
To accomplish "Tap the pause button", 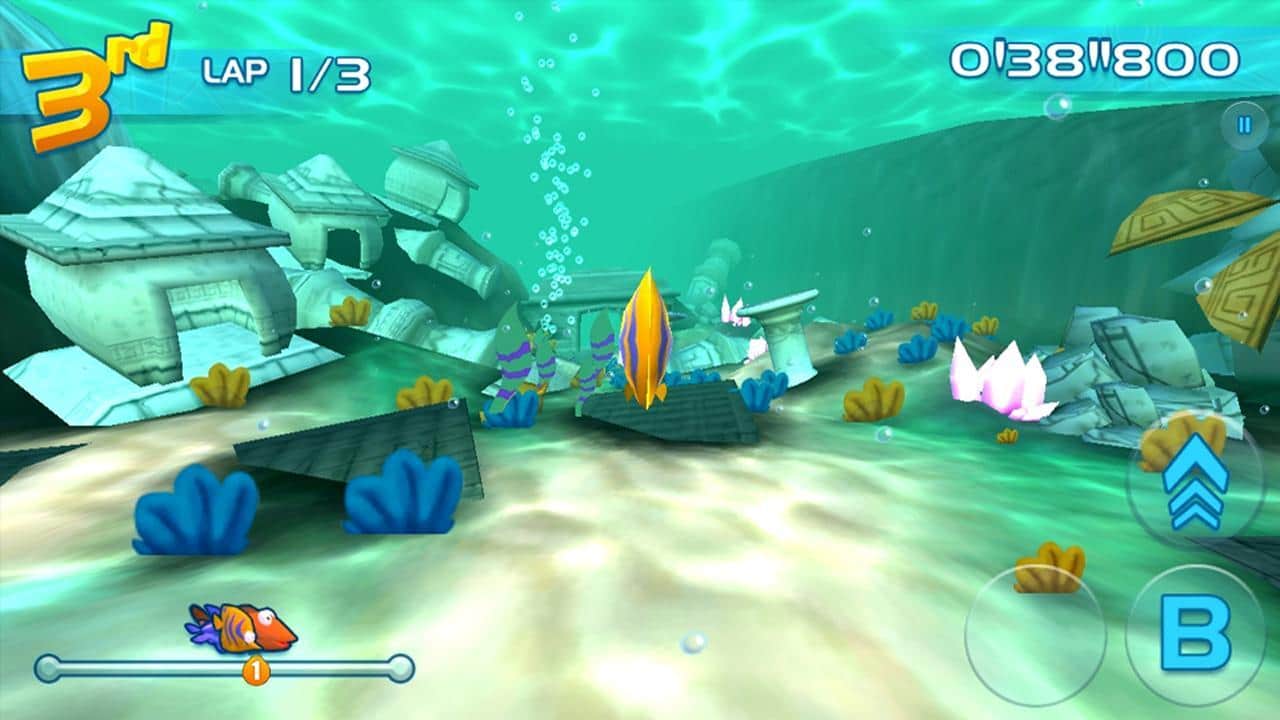I will click(1243, 123).
